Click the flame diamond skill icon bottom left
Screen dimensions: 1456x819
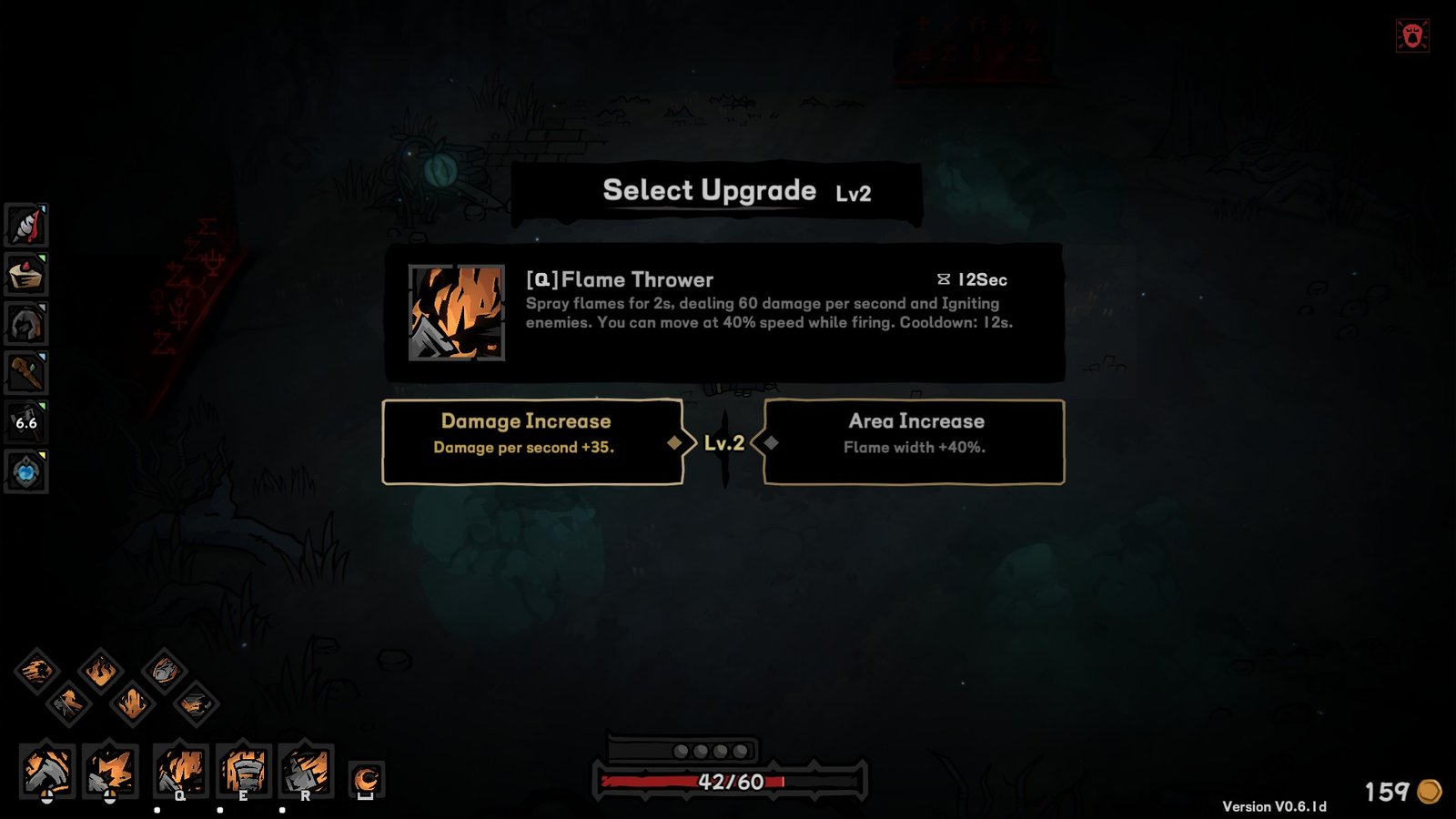pos(100,672)
